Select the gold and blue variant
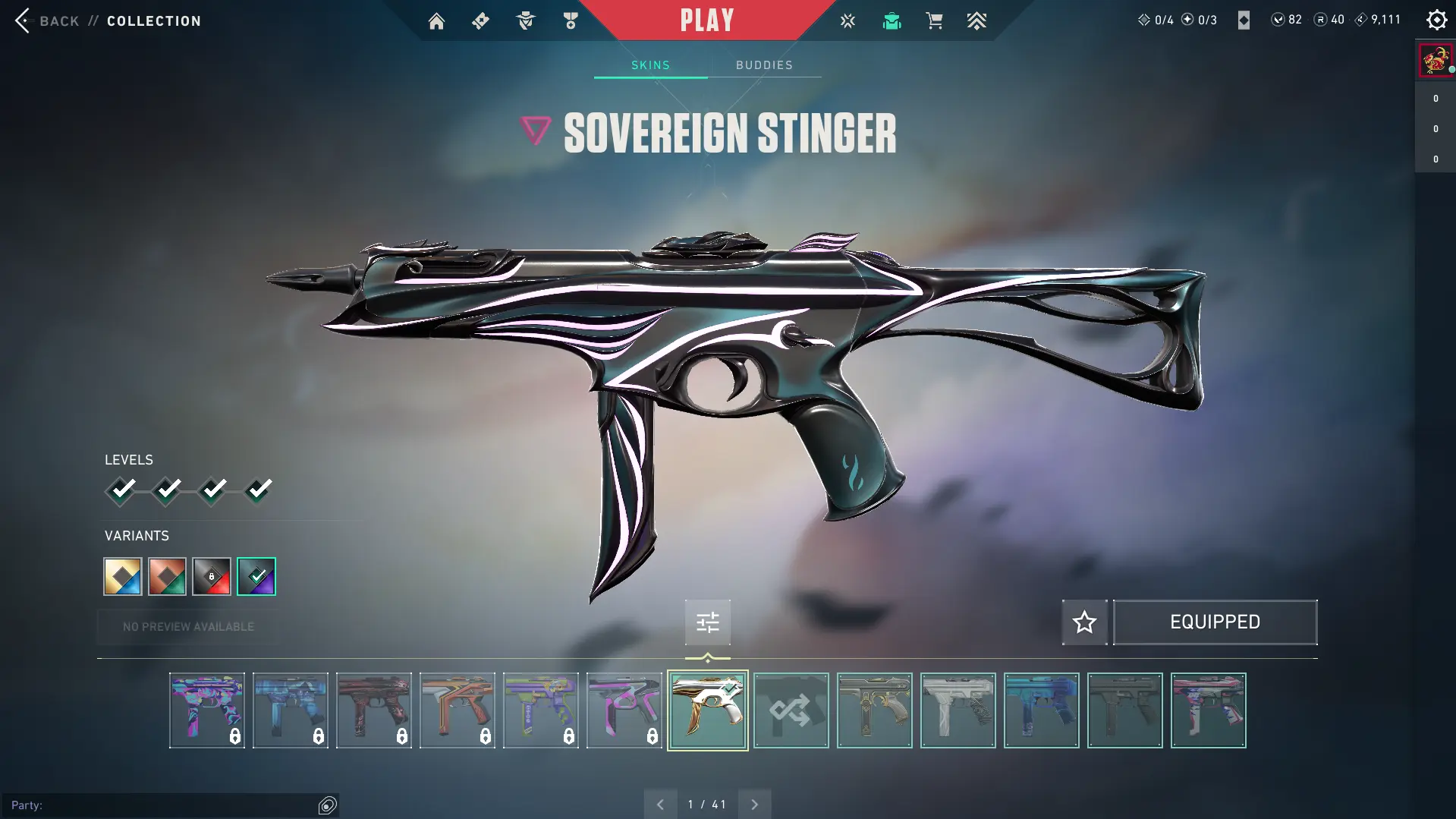The height and width of the screenshot is (819, 1456). [x=123, y=577]
